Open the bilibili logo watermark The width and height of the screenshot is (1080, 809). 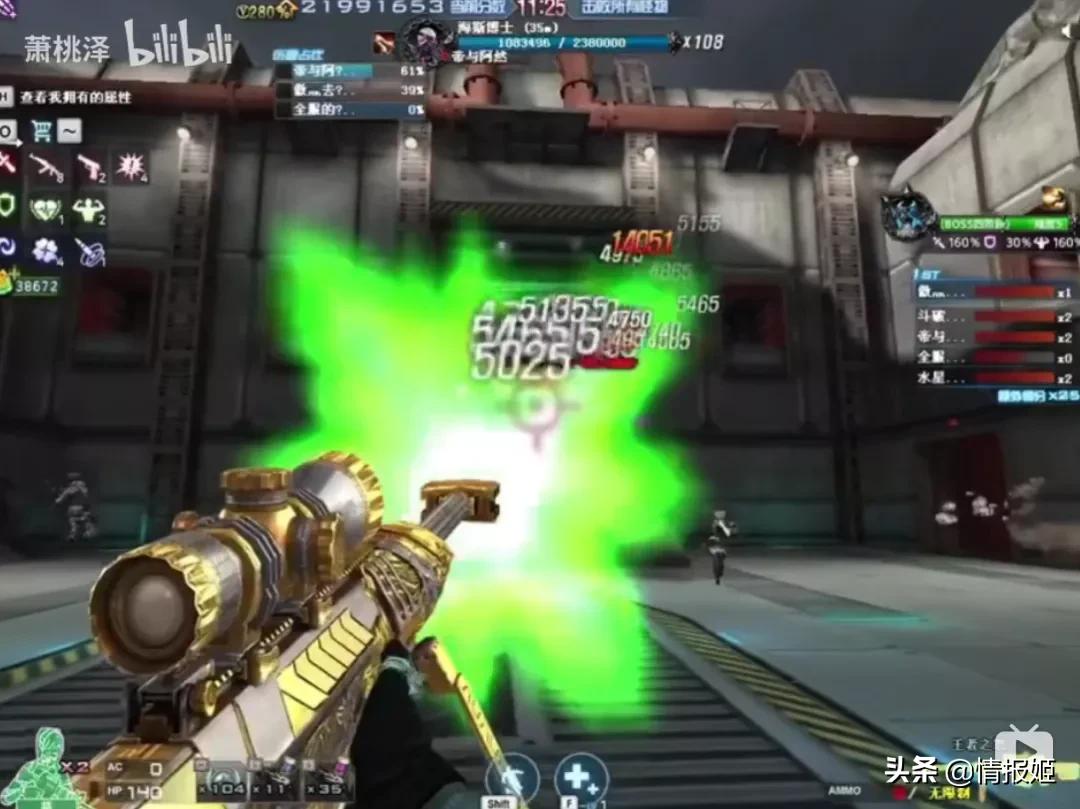[x=178, y=45]
